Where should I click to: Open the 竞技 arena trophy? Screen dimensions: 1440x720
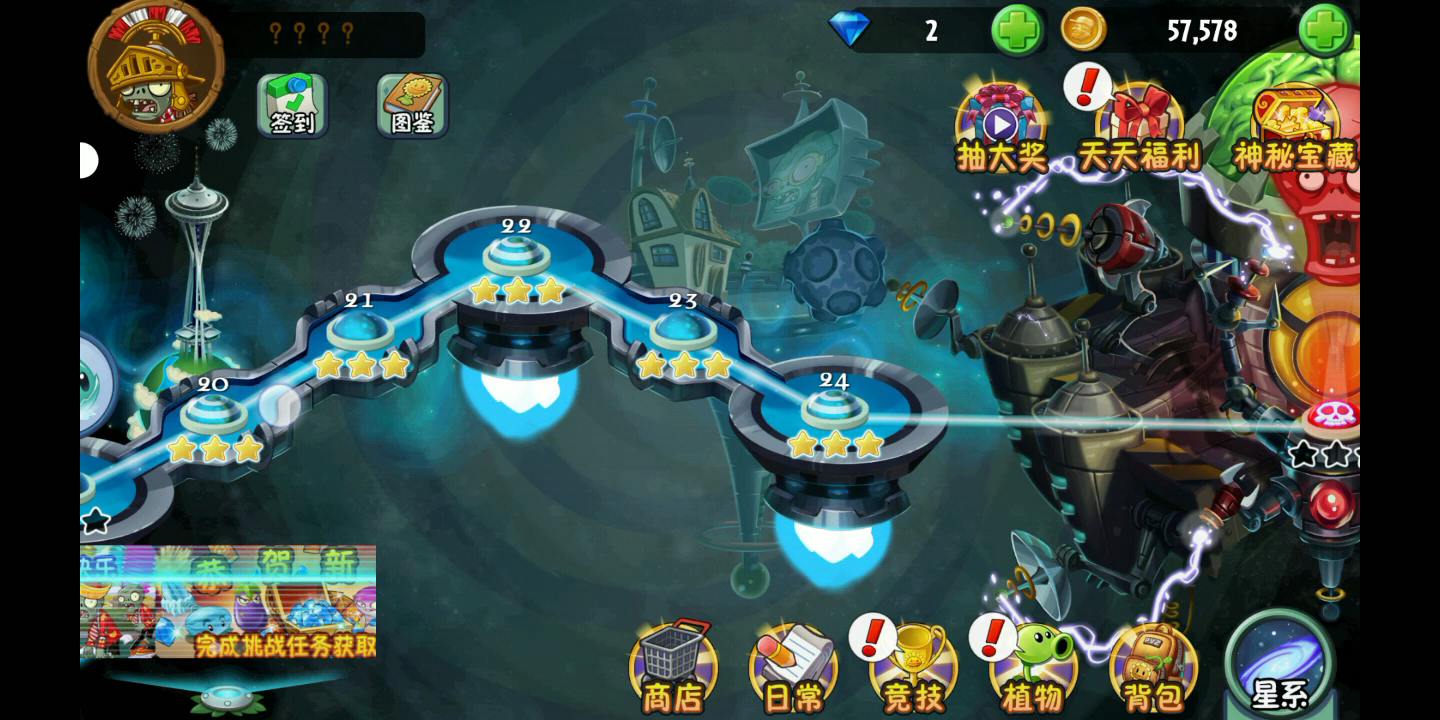click(x=913, y=666)
